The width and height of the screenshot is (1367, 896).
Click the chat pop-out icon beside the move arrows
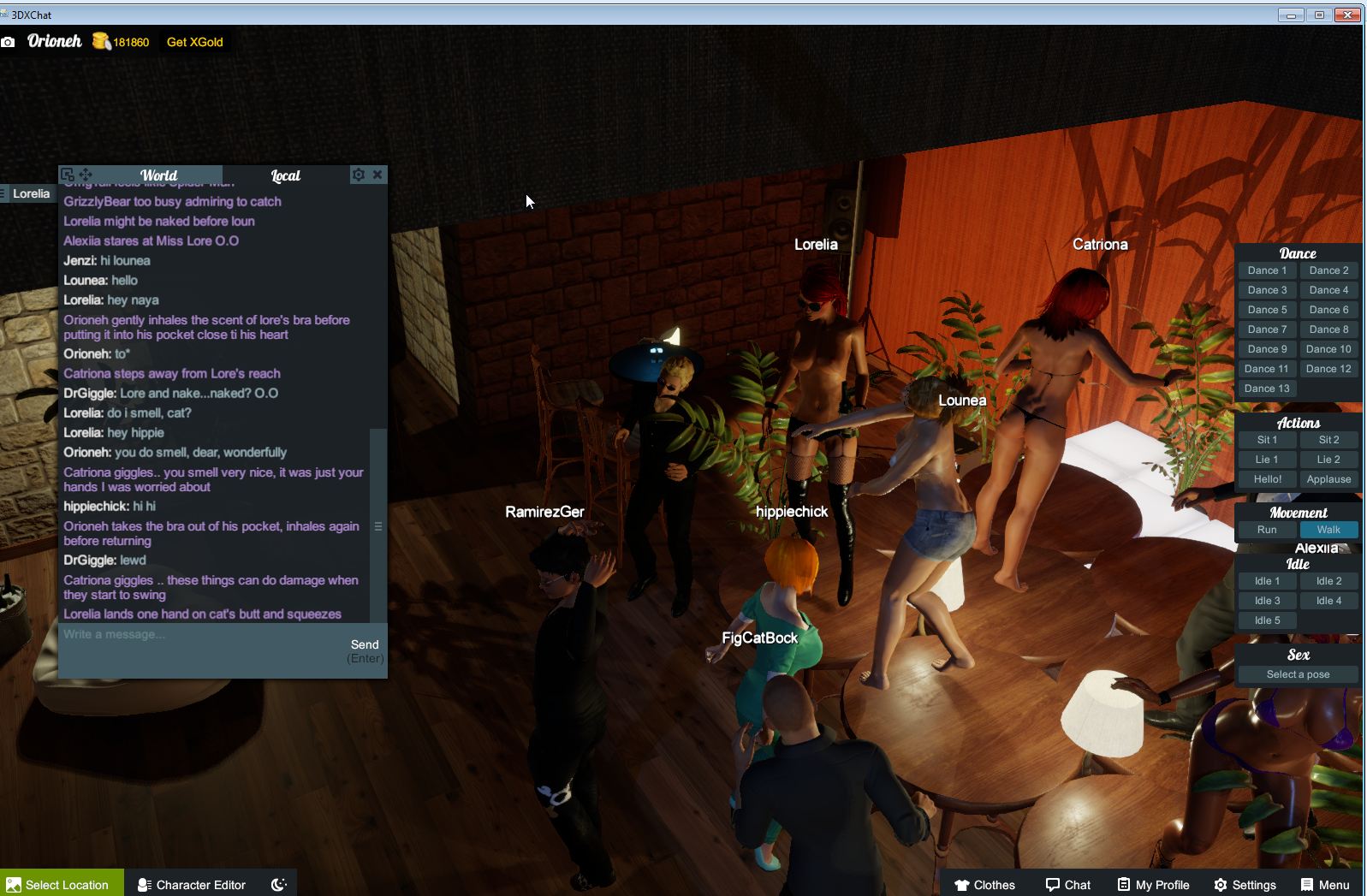pos(68,174)
